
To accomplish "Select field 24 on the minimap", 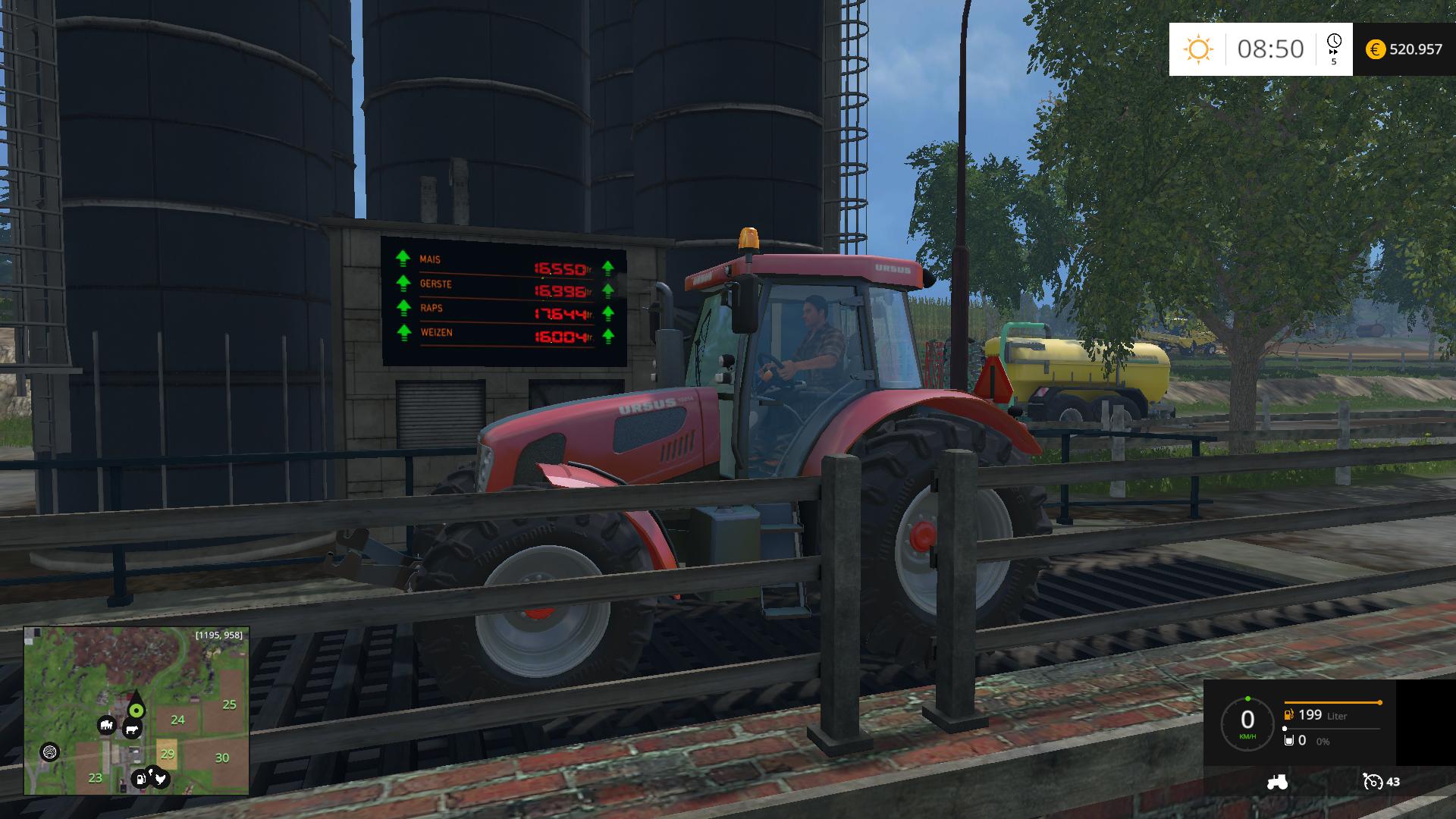I will [x=177, y=720].
